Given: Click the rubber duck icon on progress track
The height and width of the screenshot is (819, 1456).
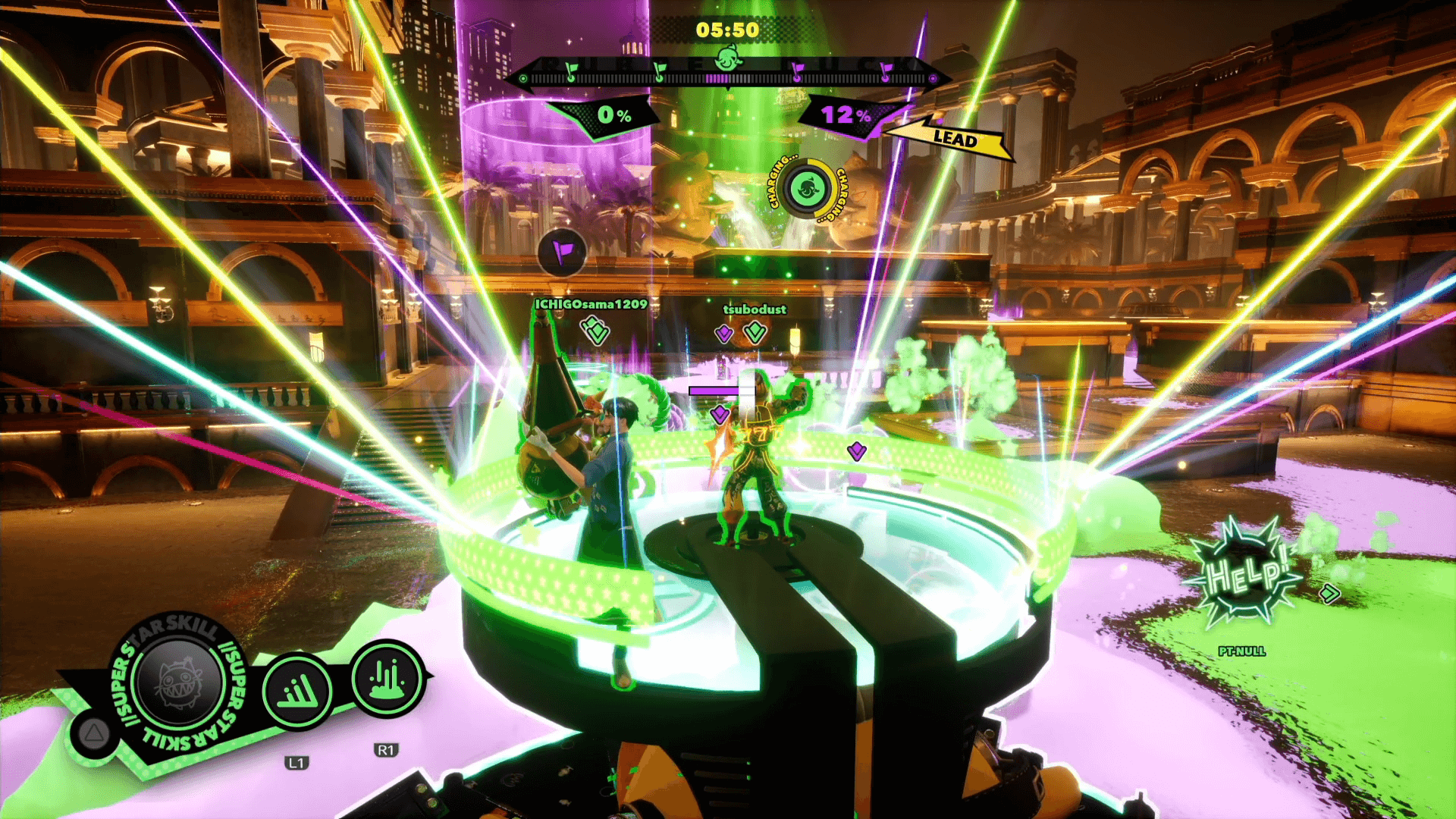Looking at the screenshot, I should pos(728,58).
